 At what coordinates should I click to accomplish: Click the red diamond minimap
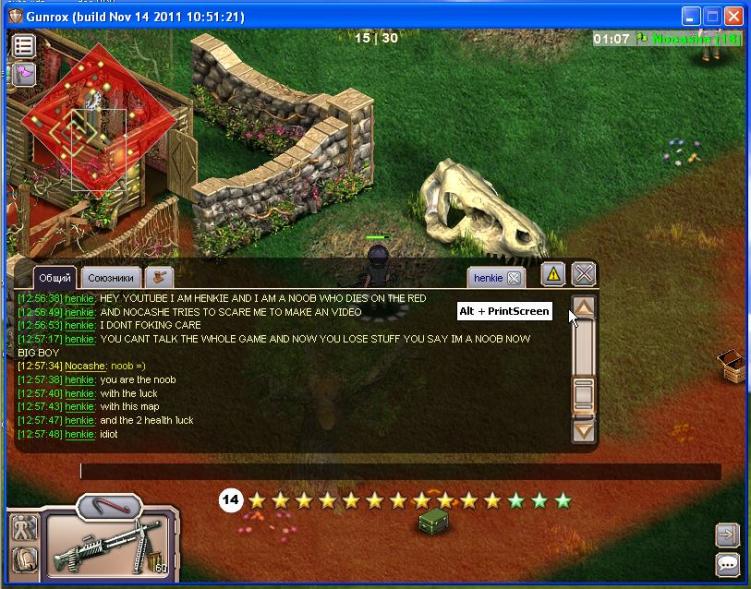point(97,121)
